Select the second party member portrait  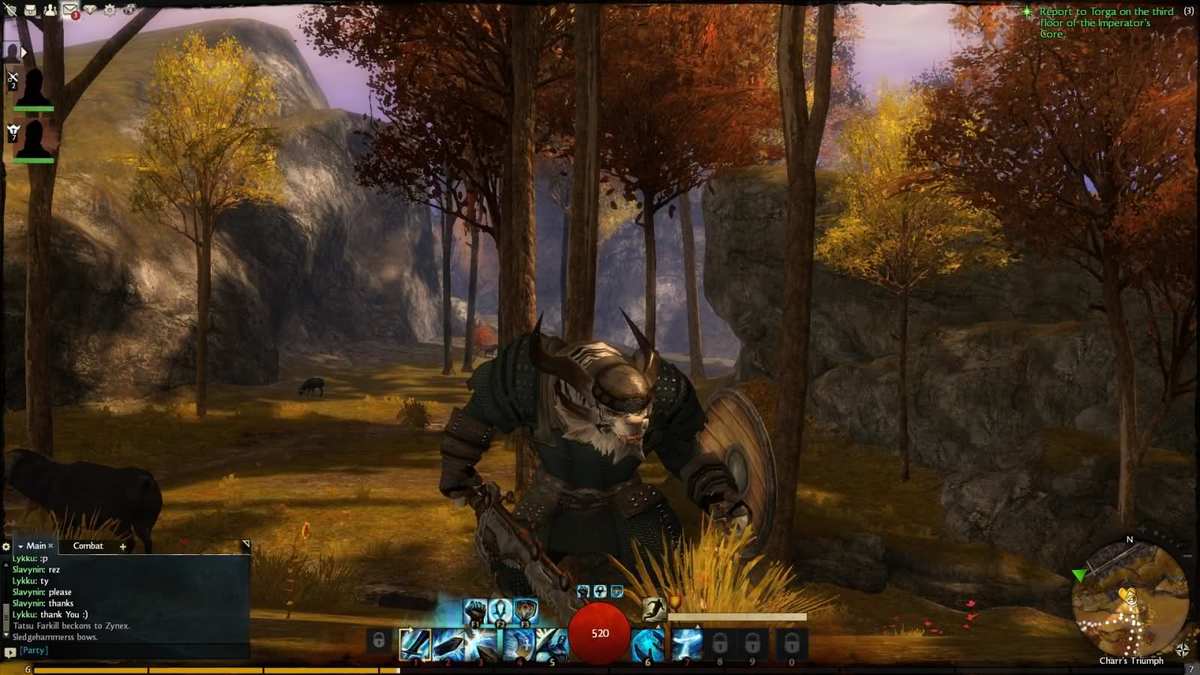pyautogui.click(x=34, y=140)
